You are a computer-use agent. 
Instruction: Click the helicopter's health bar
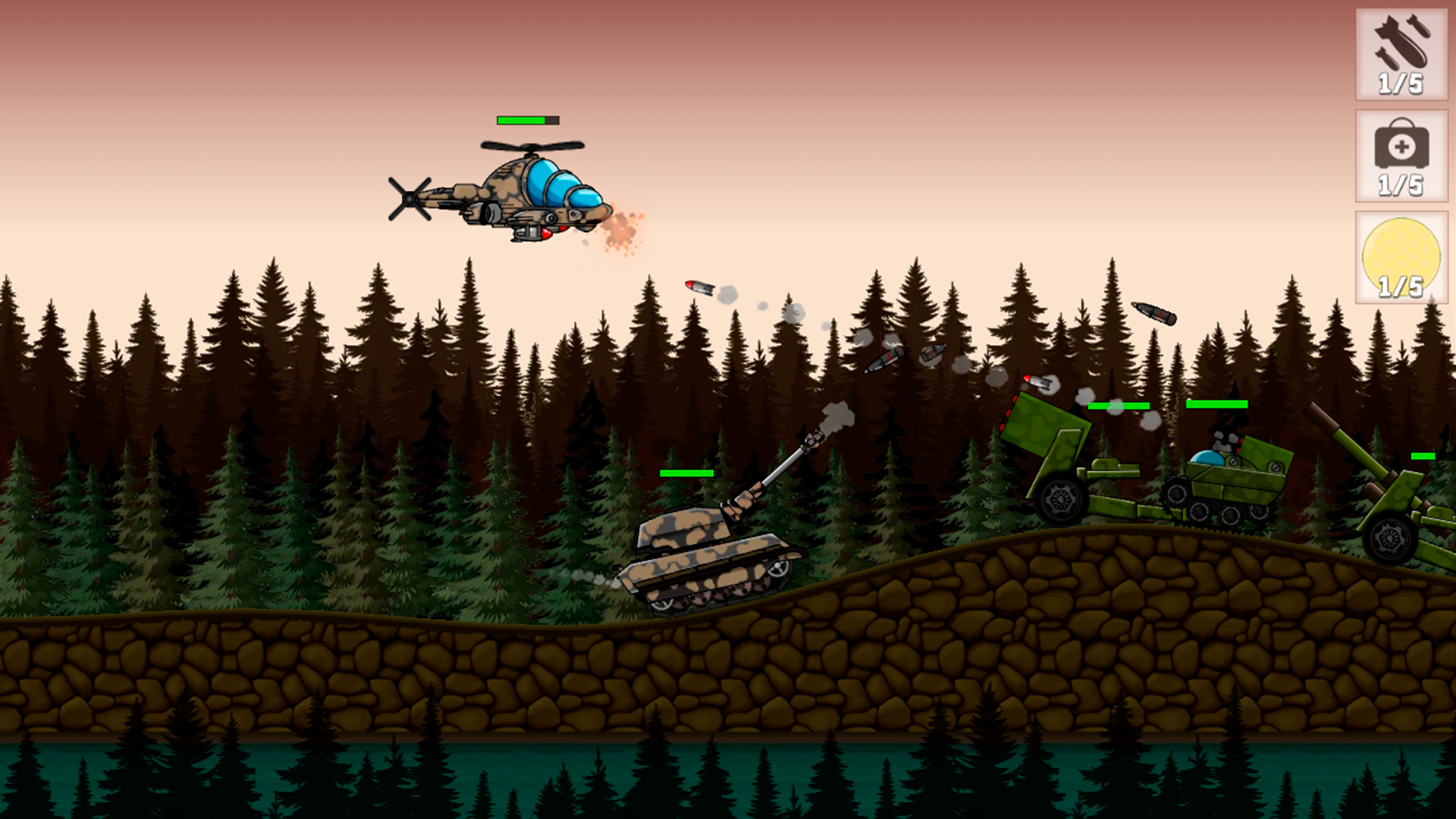pos(527,120)
